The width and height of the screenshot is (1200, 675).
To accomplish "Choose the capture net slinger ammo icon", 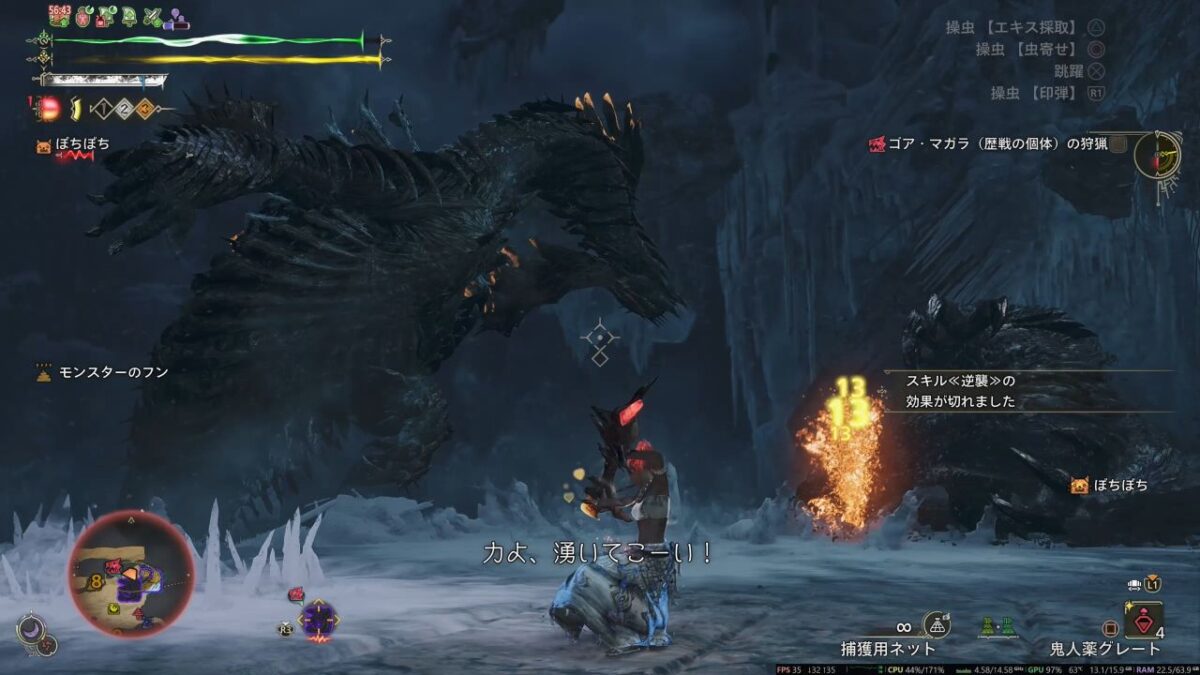I will (936, 625).
